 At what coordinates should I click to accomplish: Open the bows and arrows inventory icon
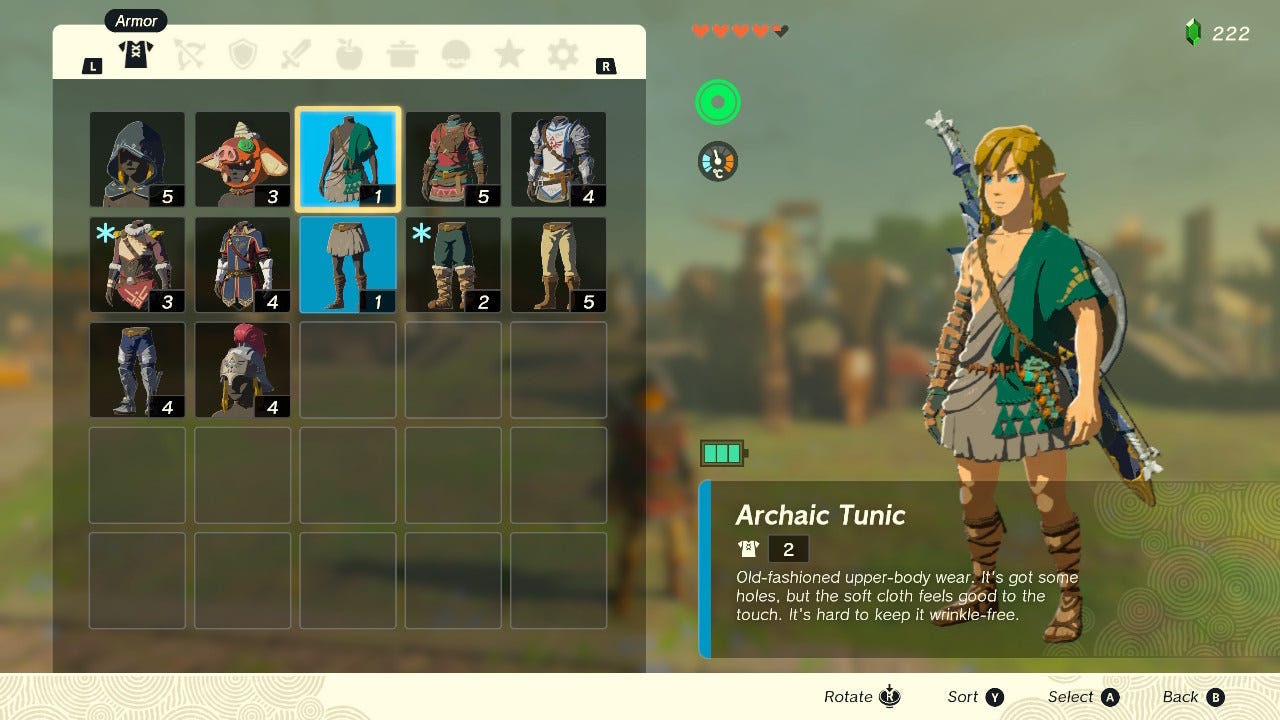click(189, 54)
